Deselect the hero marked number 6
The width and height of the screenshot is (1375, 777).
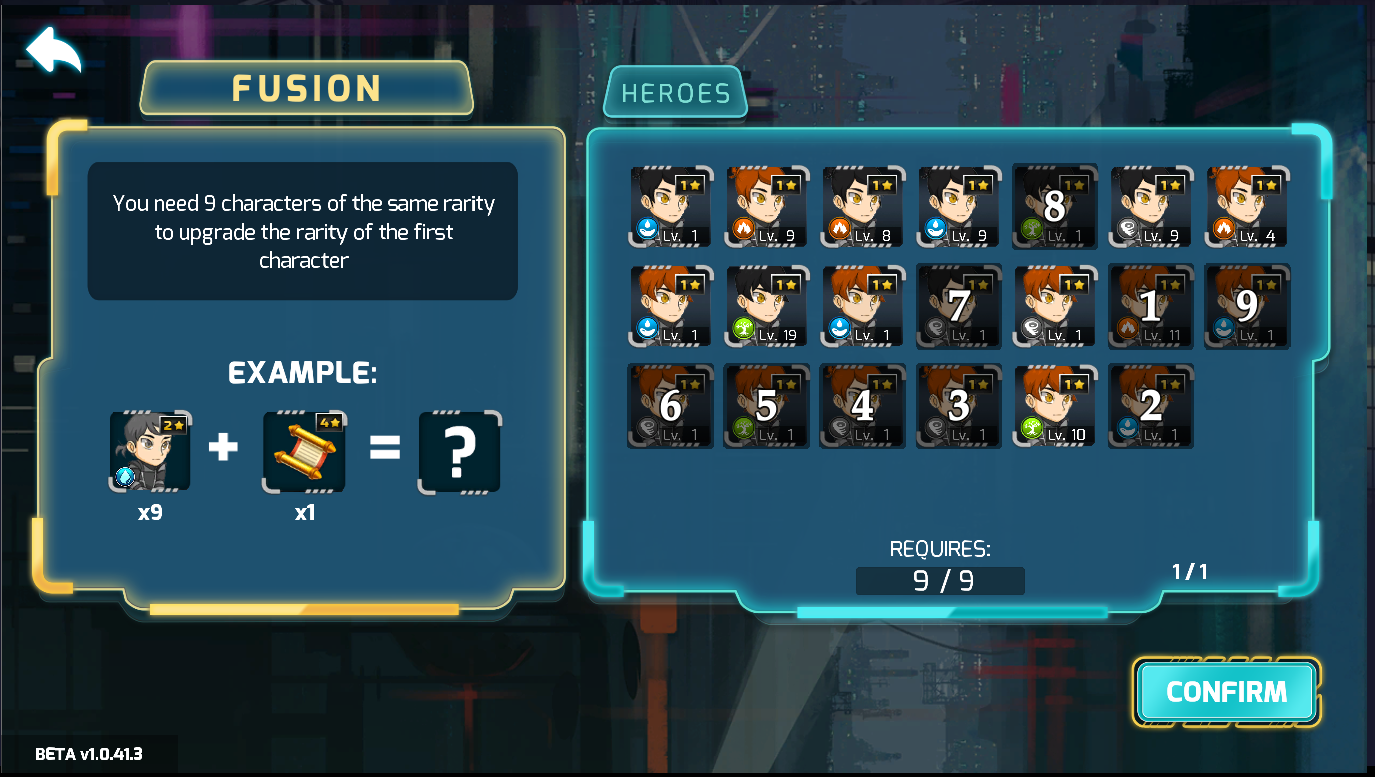pyautogui.click(x=670, y=405)
